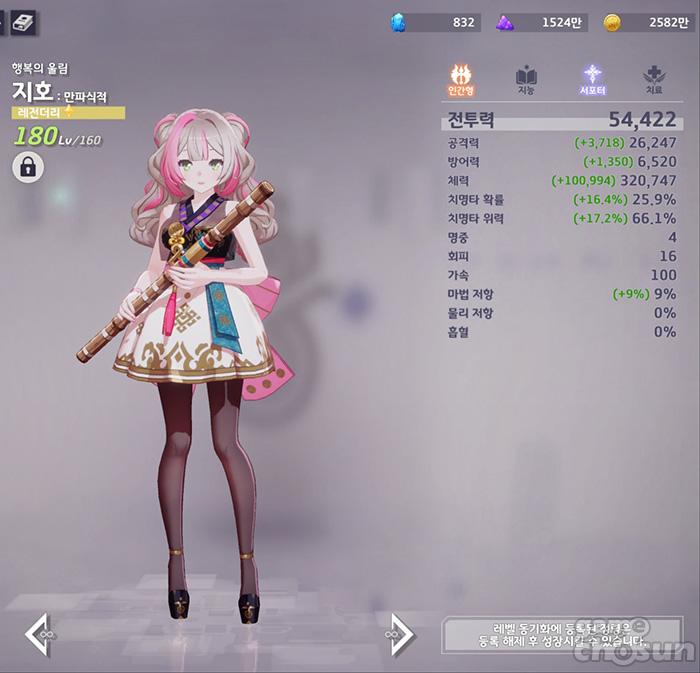
Task: Open the book icon in the top bar
Action: [23, 21]
